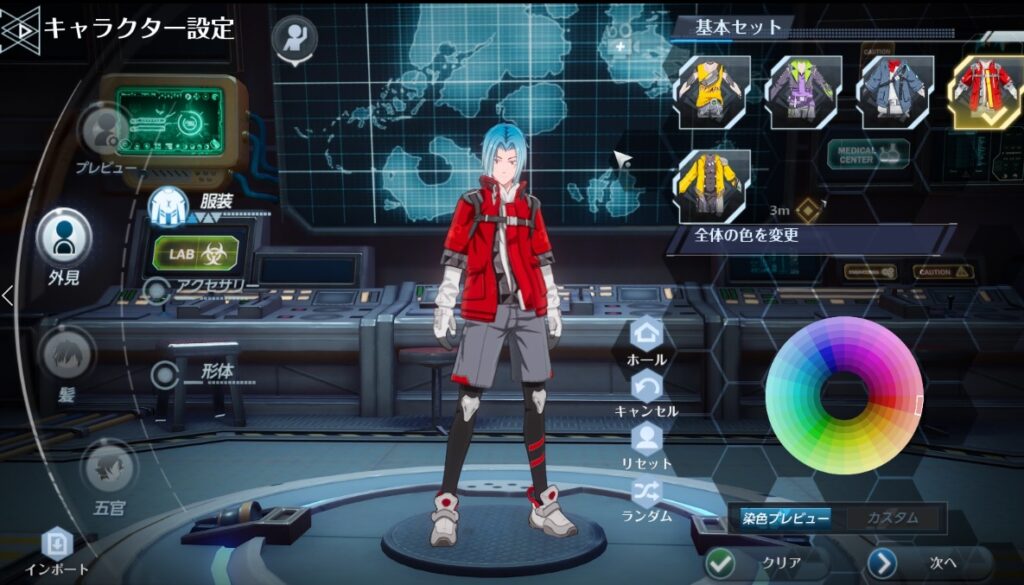Choose the yellow and black outfit thumbnail
This screenshot has width=1024, height=585.
tap(712, 91)
